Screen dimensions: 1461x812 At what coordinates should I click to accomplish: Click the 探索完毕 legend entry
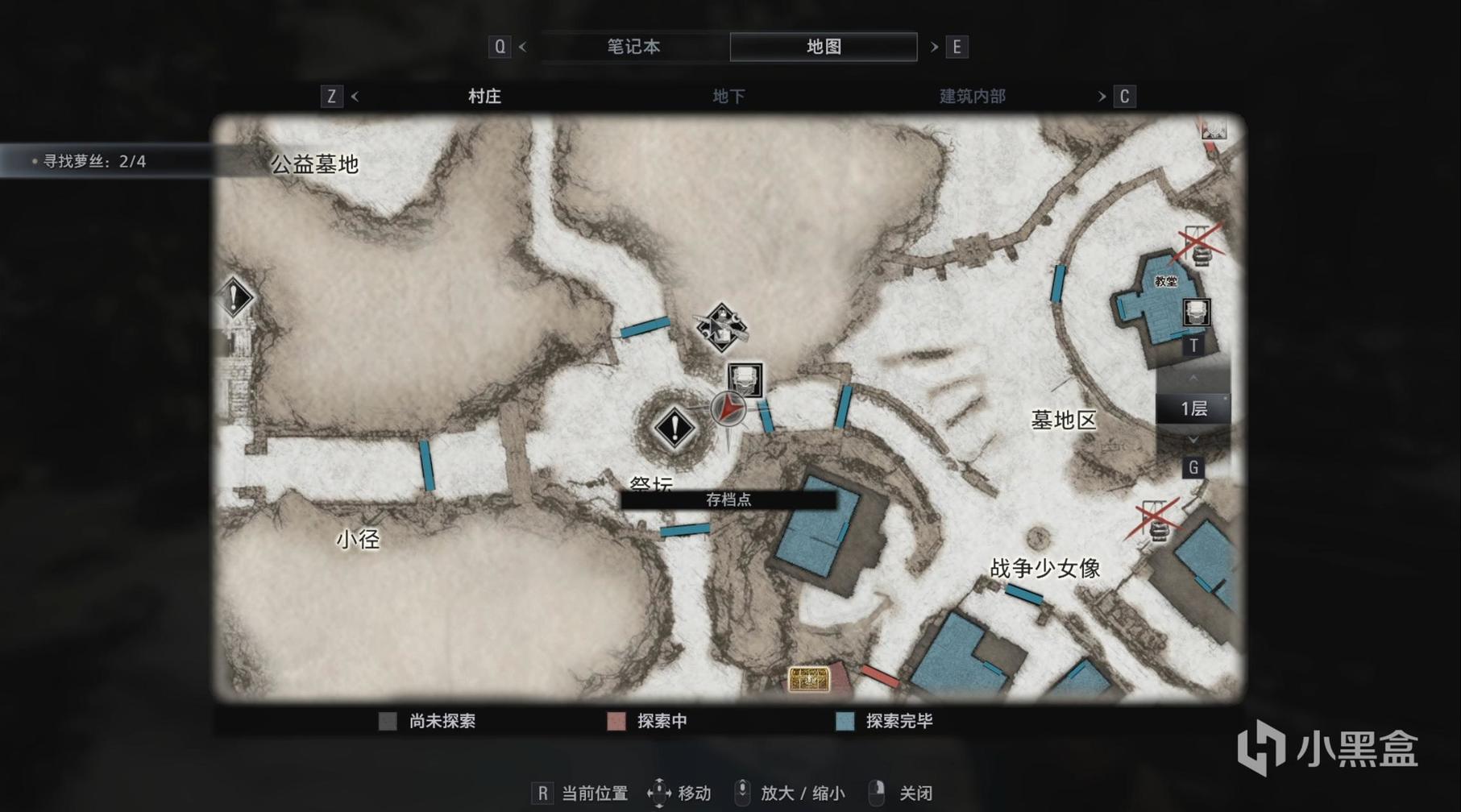885,721
